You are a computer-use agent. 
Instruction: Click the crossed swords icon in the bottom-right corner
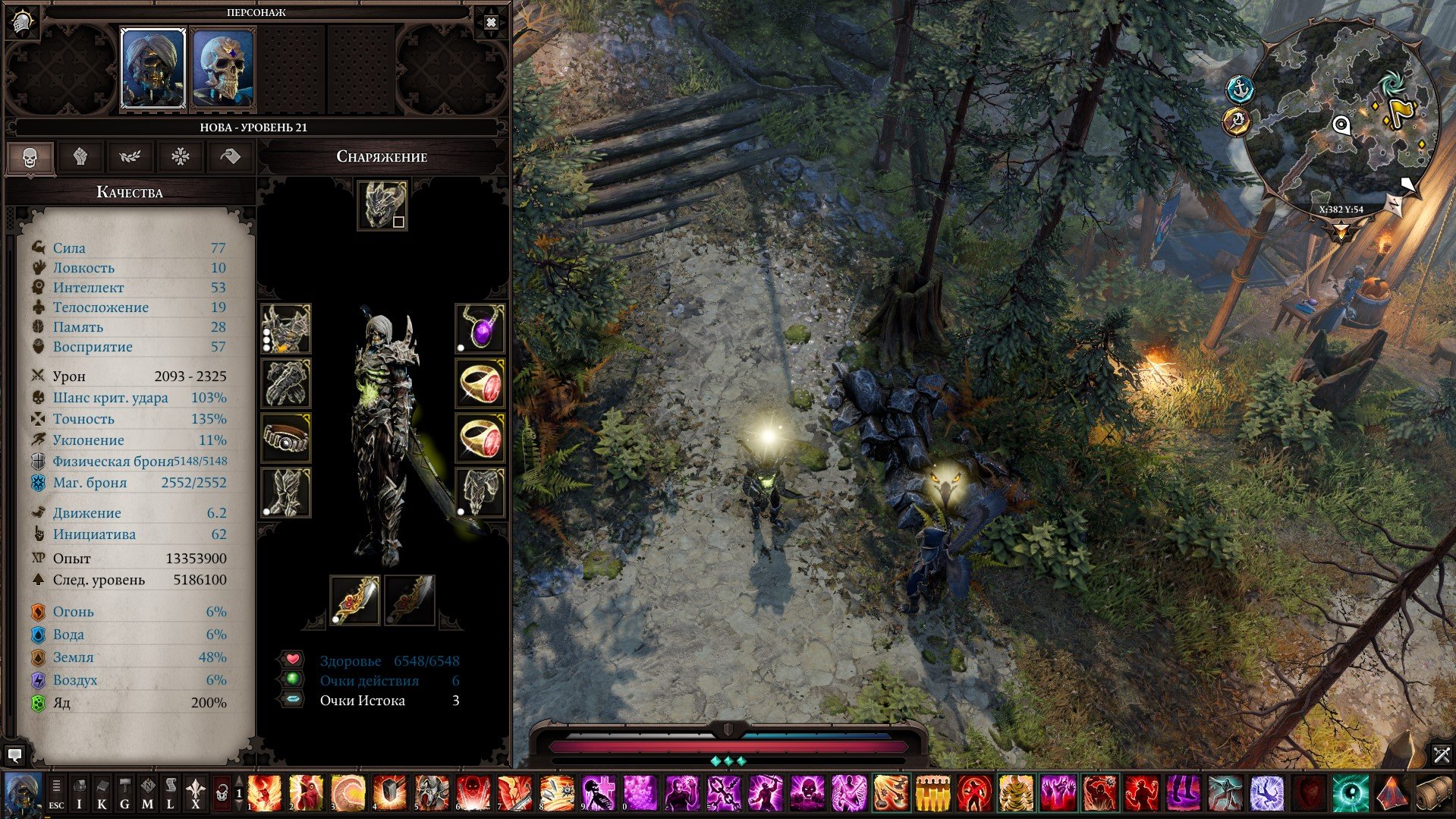coord(1441,754)
